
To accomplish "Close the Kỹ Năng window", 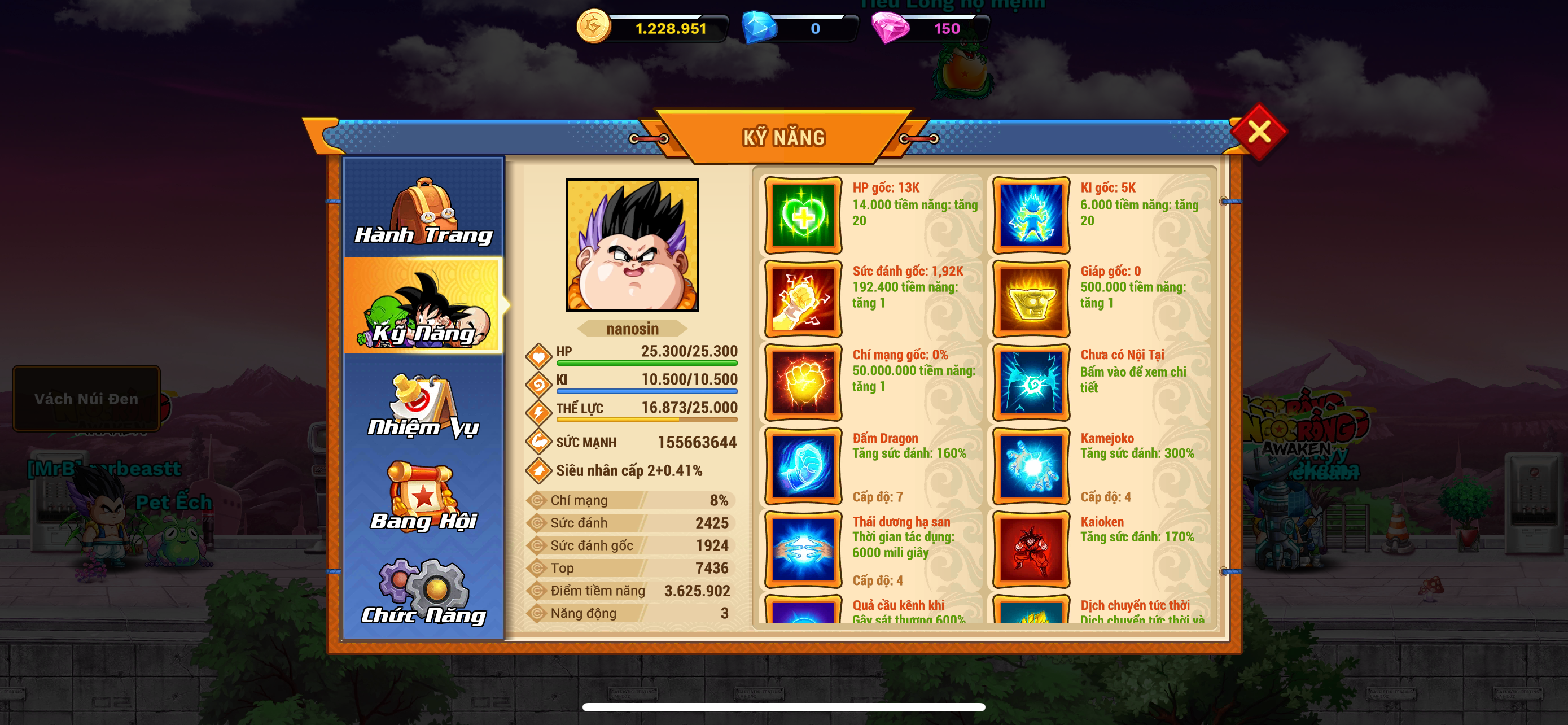I will (x=1258, y=132).
